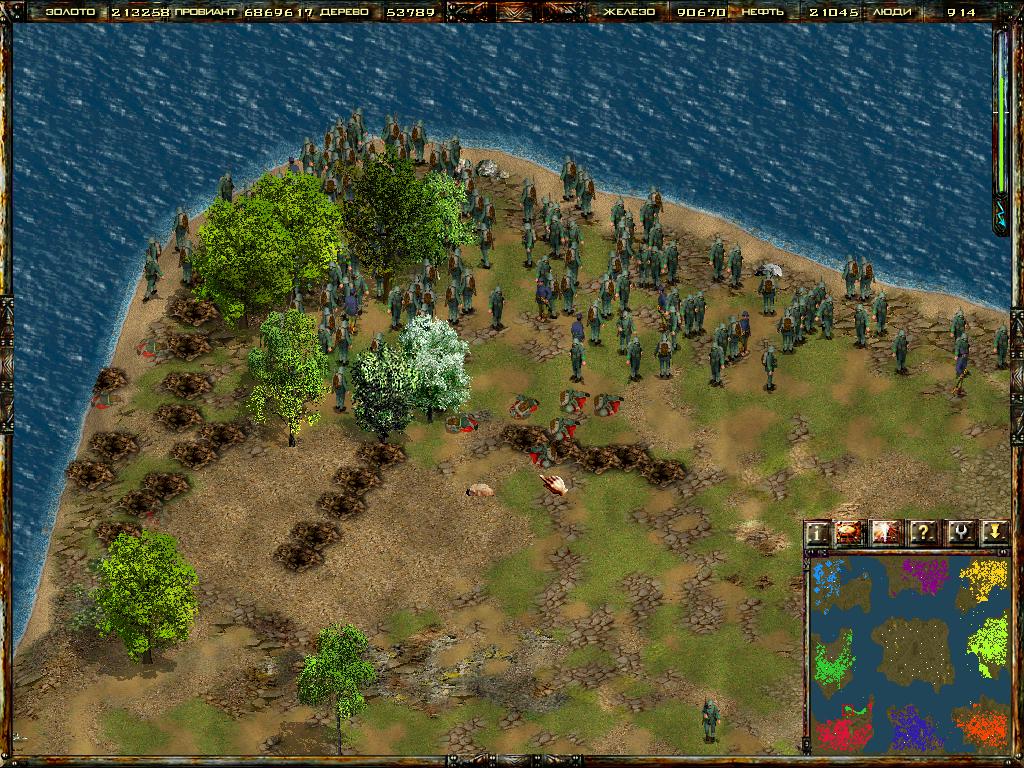The width and height of the screenshot is (1024, 768).
Task: Click the yellow down-arrow button
Action: coord(993,532)
